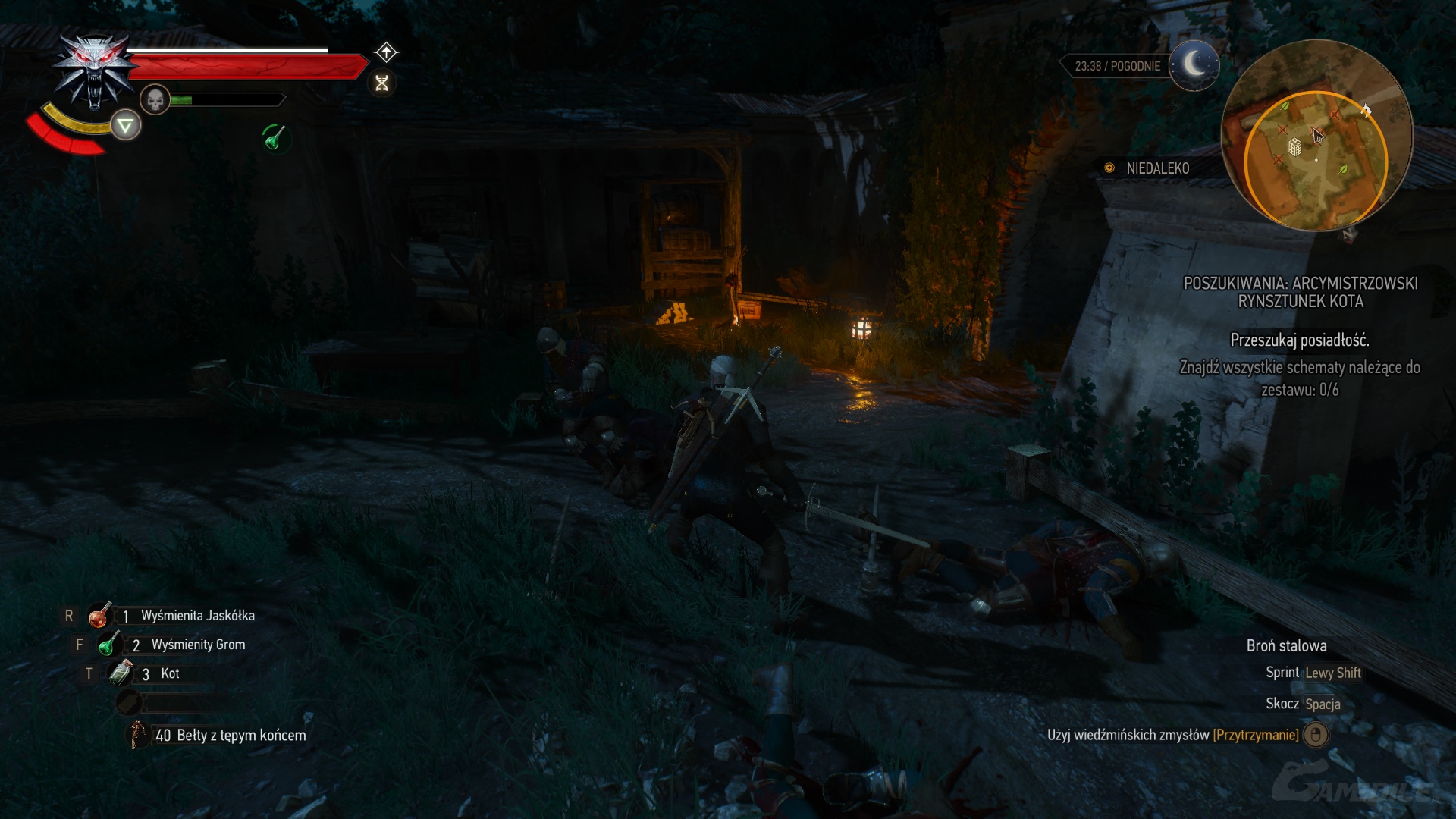
Task: Click the moon time-of-day icon
Action: [1194, 65]
